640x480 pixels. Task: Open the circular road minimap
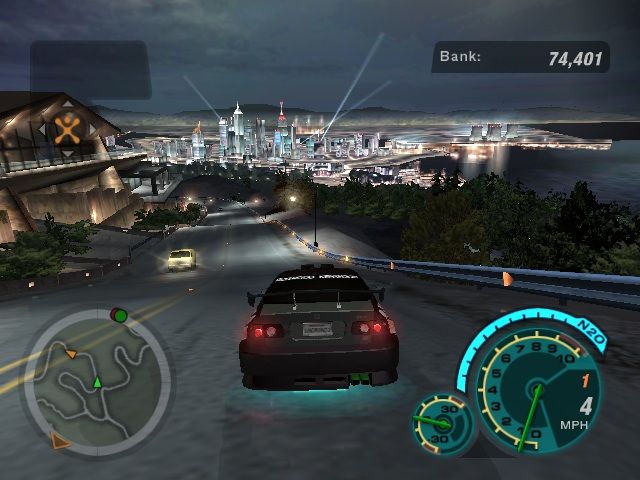point(97,380)
